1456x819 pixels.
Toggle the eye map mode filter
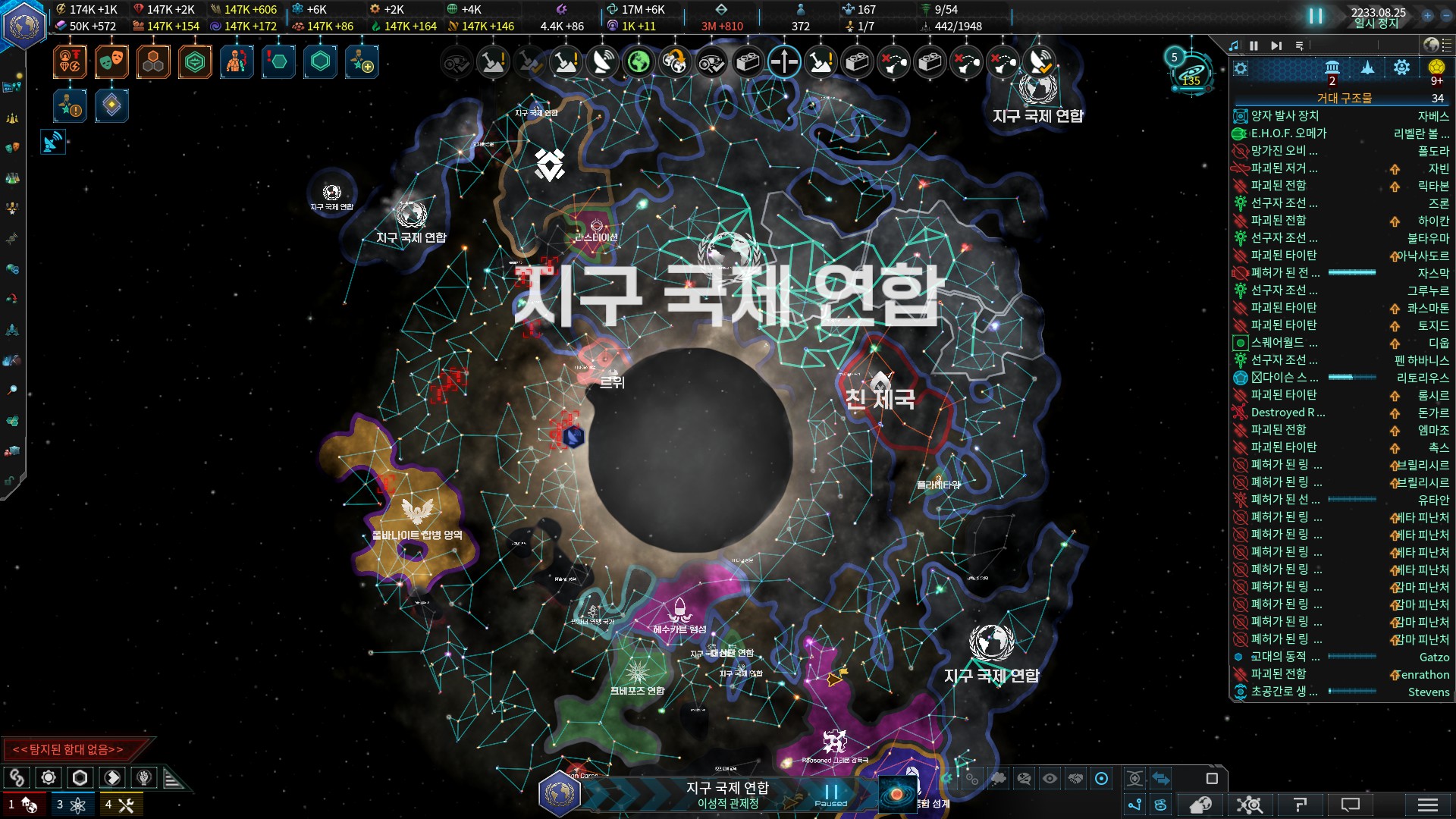1050,778
